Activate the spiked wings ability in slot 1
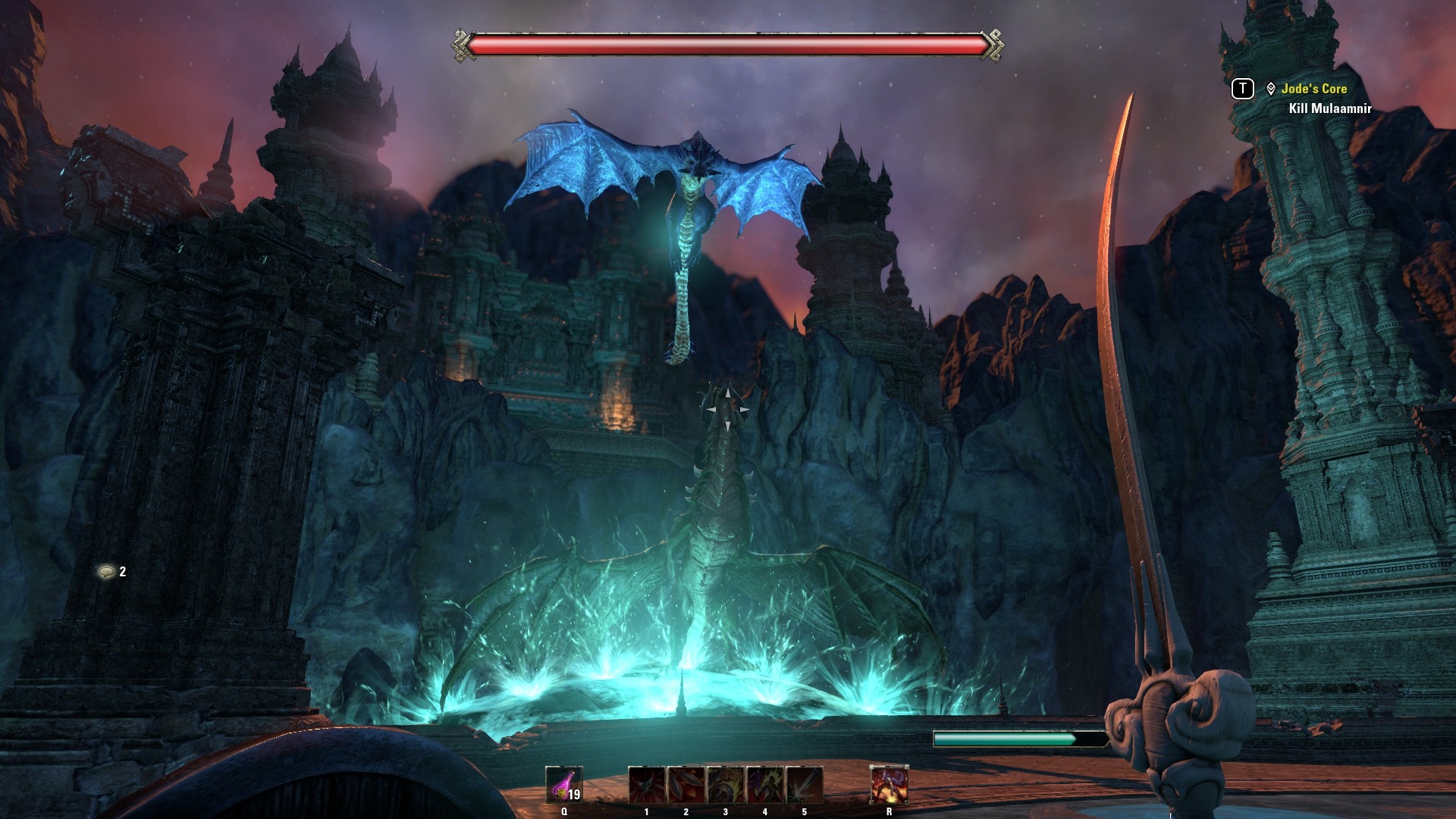Viewport: 1456px width, 819px height. [x=647, y=785]
